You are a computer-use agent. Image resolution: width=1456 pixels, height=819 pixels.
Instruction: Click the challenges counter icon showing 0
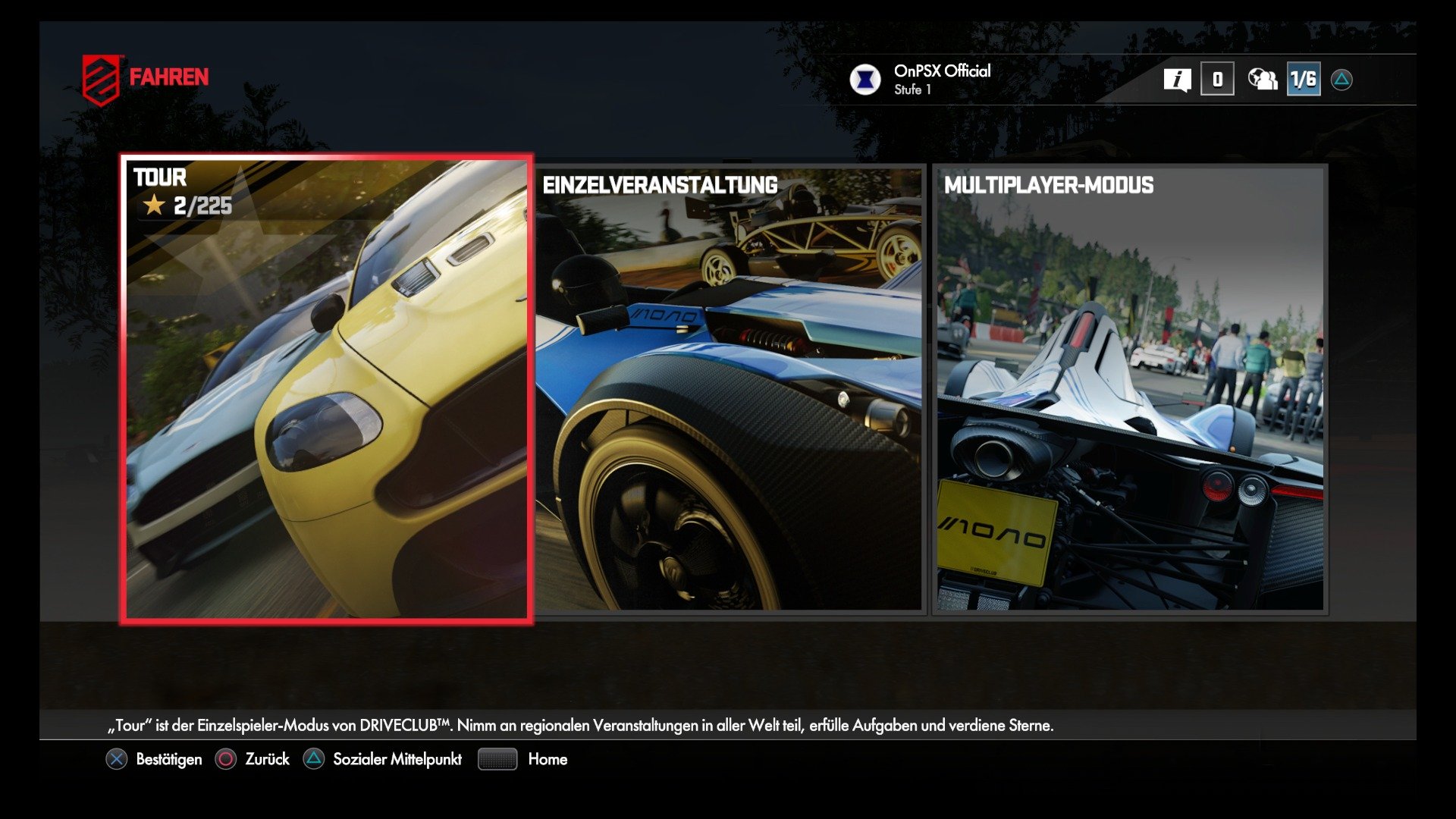point(1219,78)
